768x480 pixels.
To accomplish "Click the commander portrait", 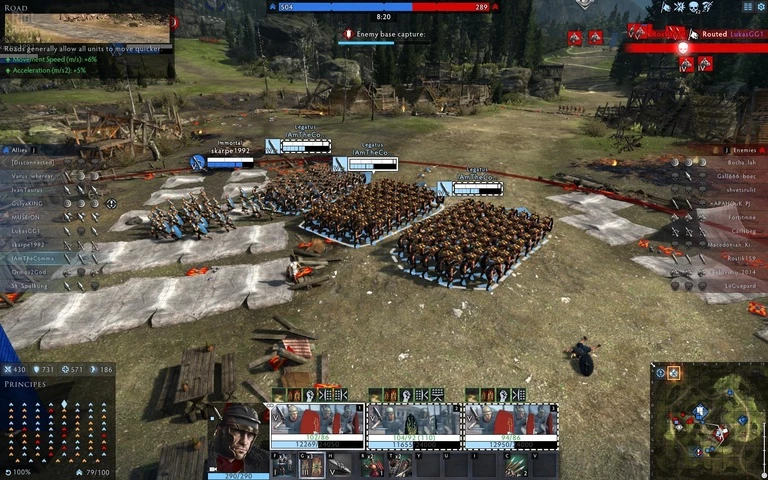I will tap(240, 435).
